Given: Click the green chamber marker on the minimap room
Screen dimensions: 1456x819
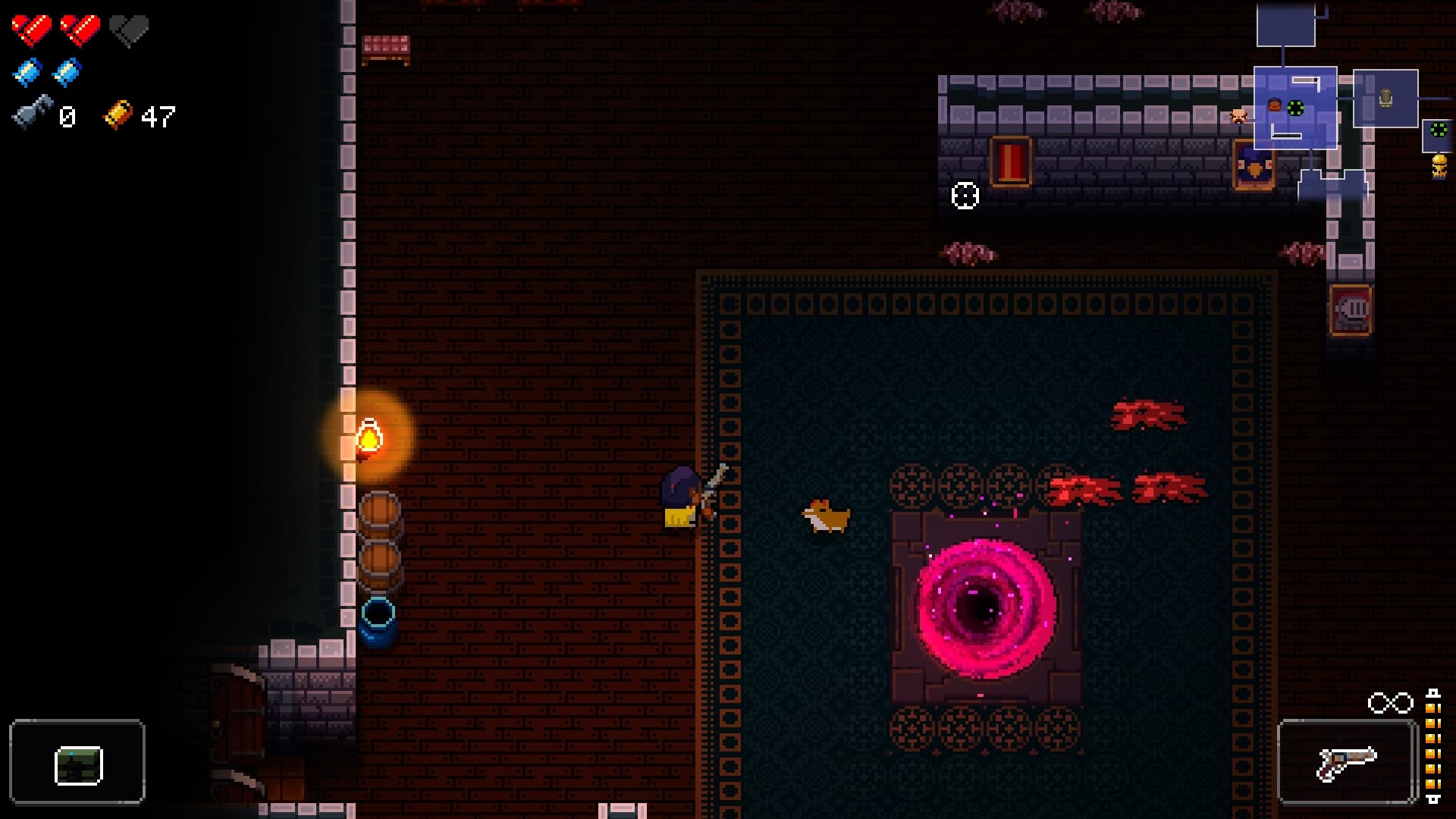Looking at the screenshot, I should 1295,108.
